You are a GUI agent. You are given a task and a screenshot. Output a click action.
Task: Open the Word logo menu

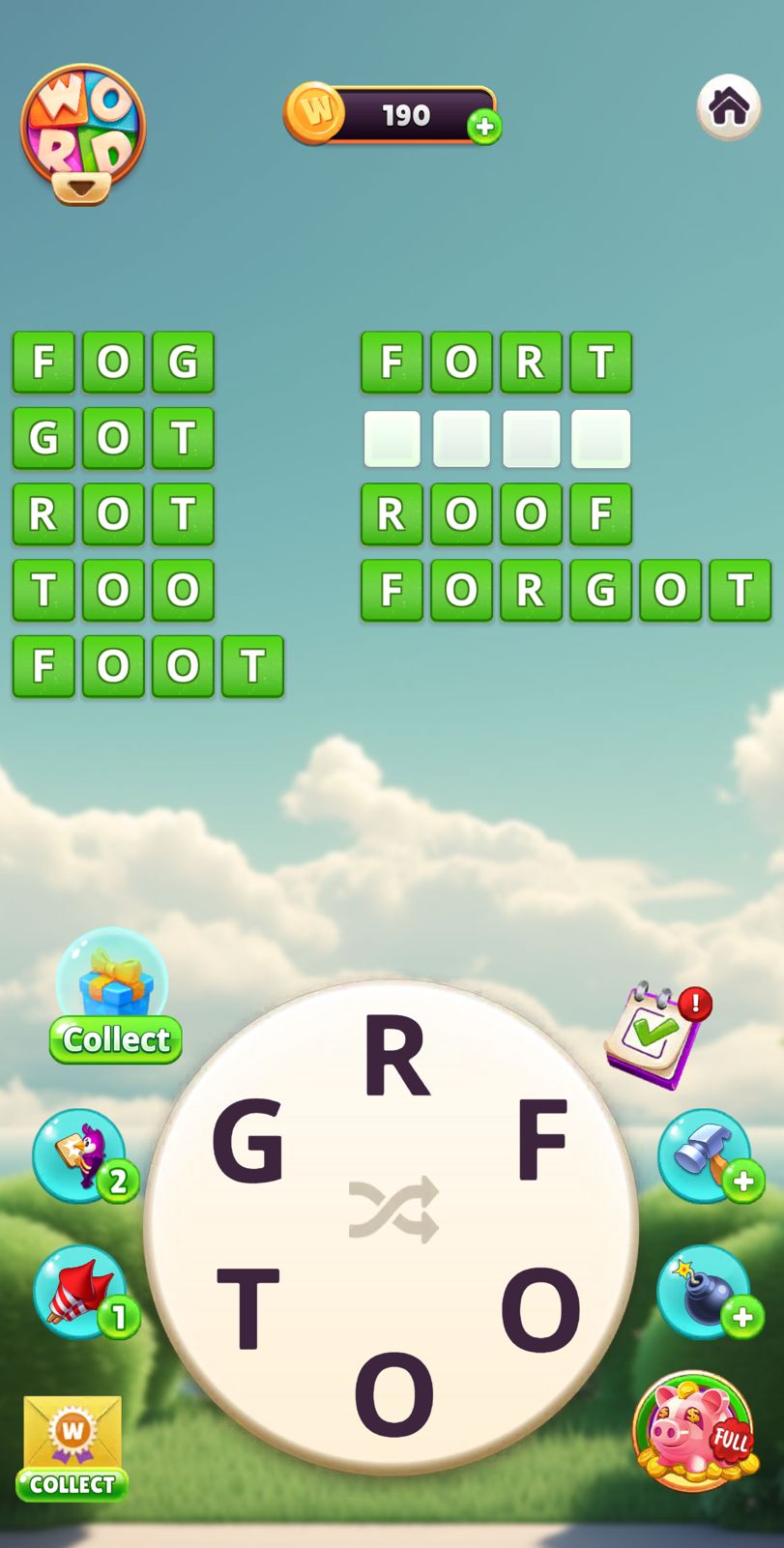[83, 132]
